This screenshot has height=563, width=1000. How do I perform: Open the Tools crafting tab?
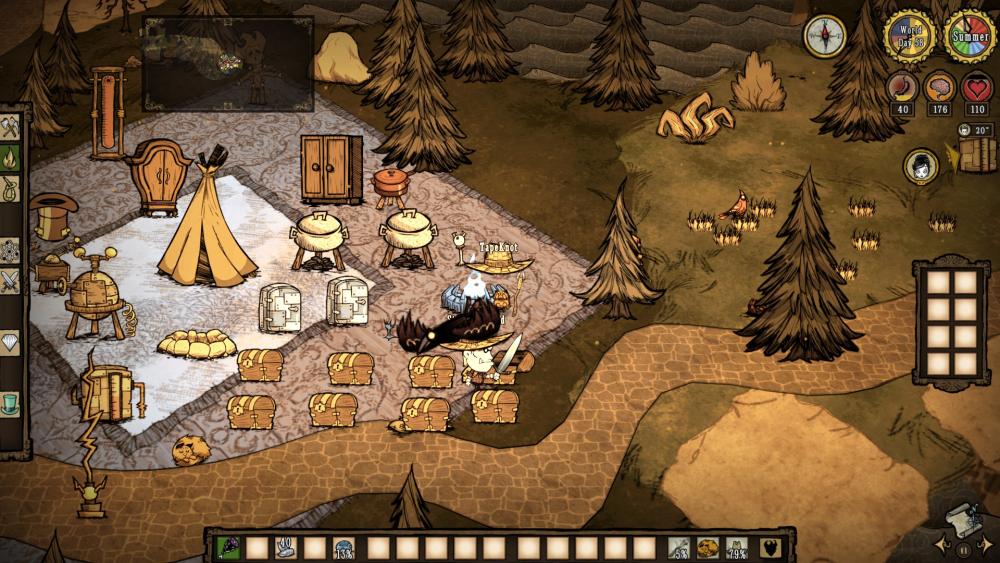(11, 128)
